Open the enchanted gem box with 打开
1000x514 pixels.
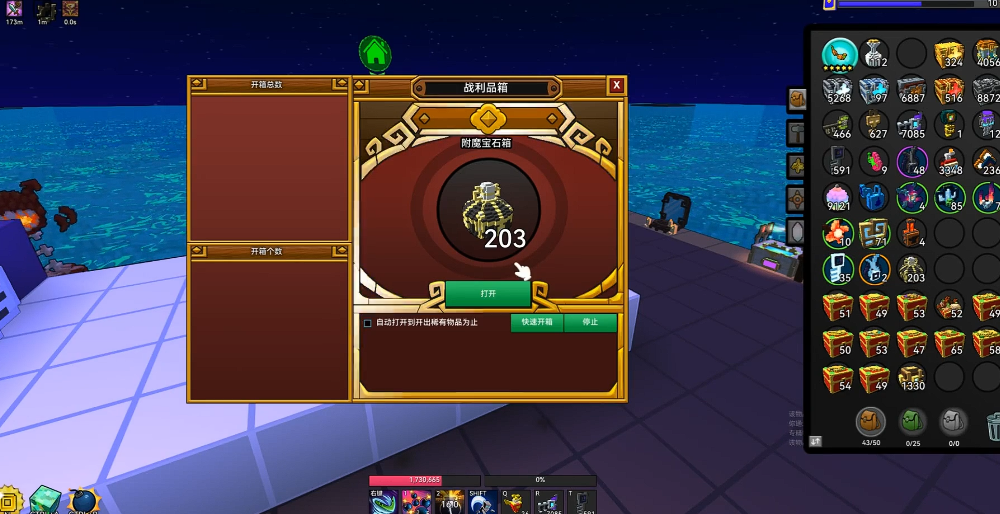click(x=488, y=294)
